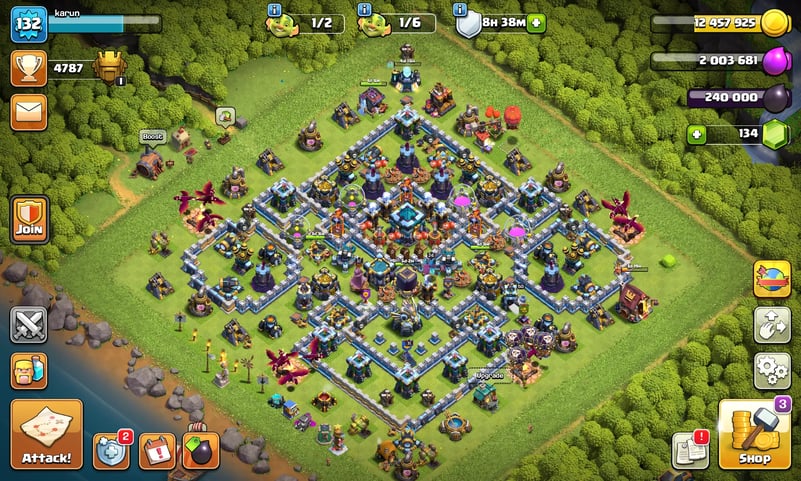Open the envelope inbox messages
The image size is (801, 481).
pos(29,111)
